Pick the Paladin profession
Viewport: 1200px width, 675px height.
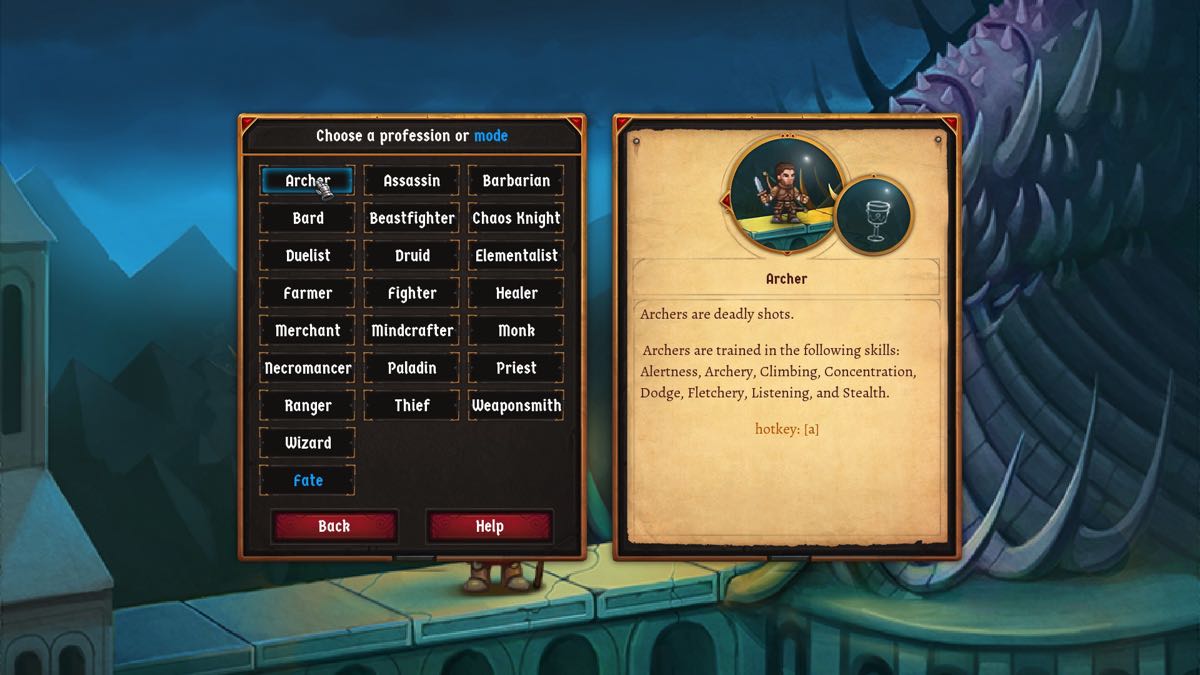412,368
